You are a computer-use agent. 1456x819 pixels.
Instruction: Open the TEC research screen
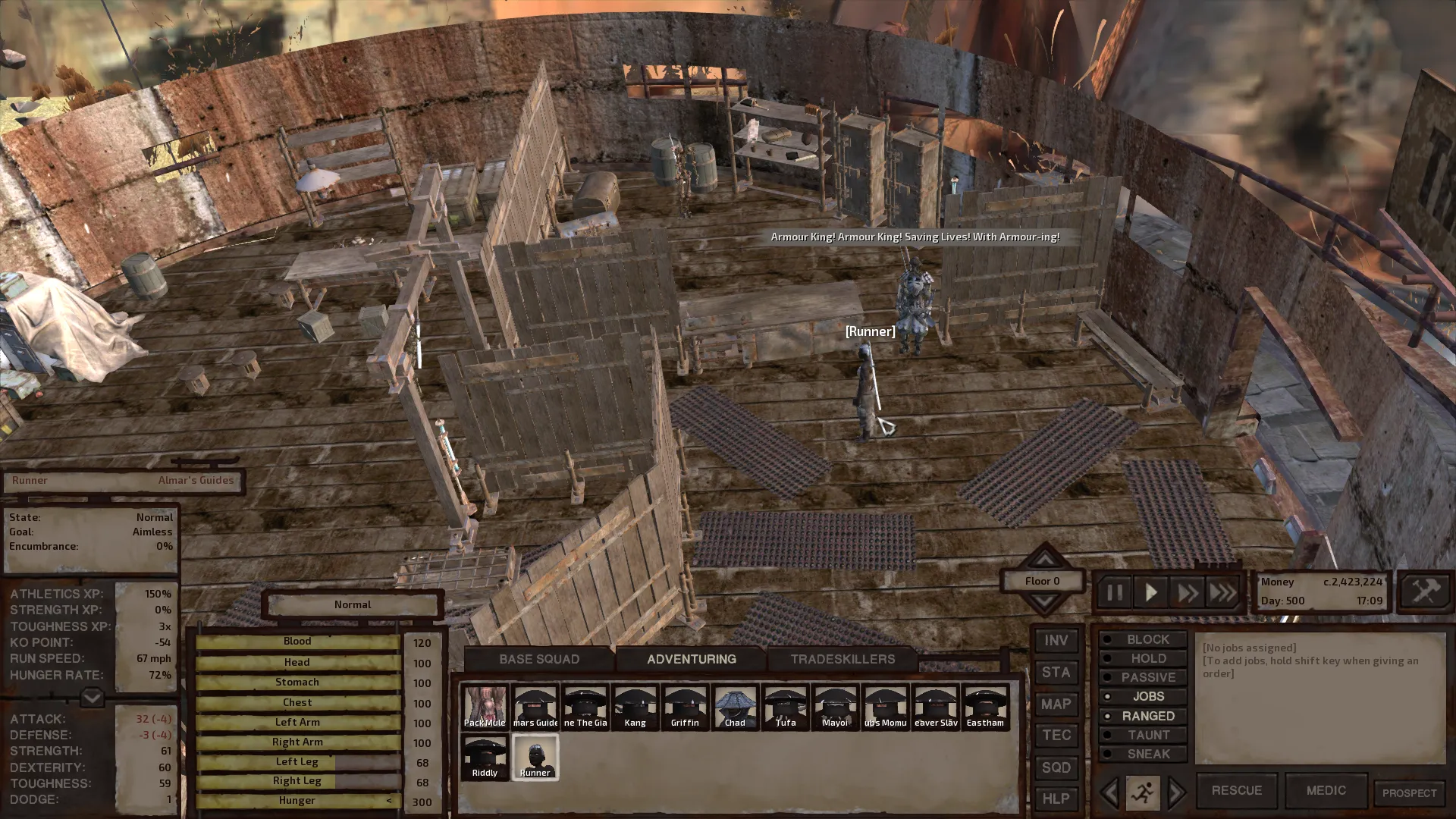click(x=1056, y=735)
